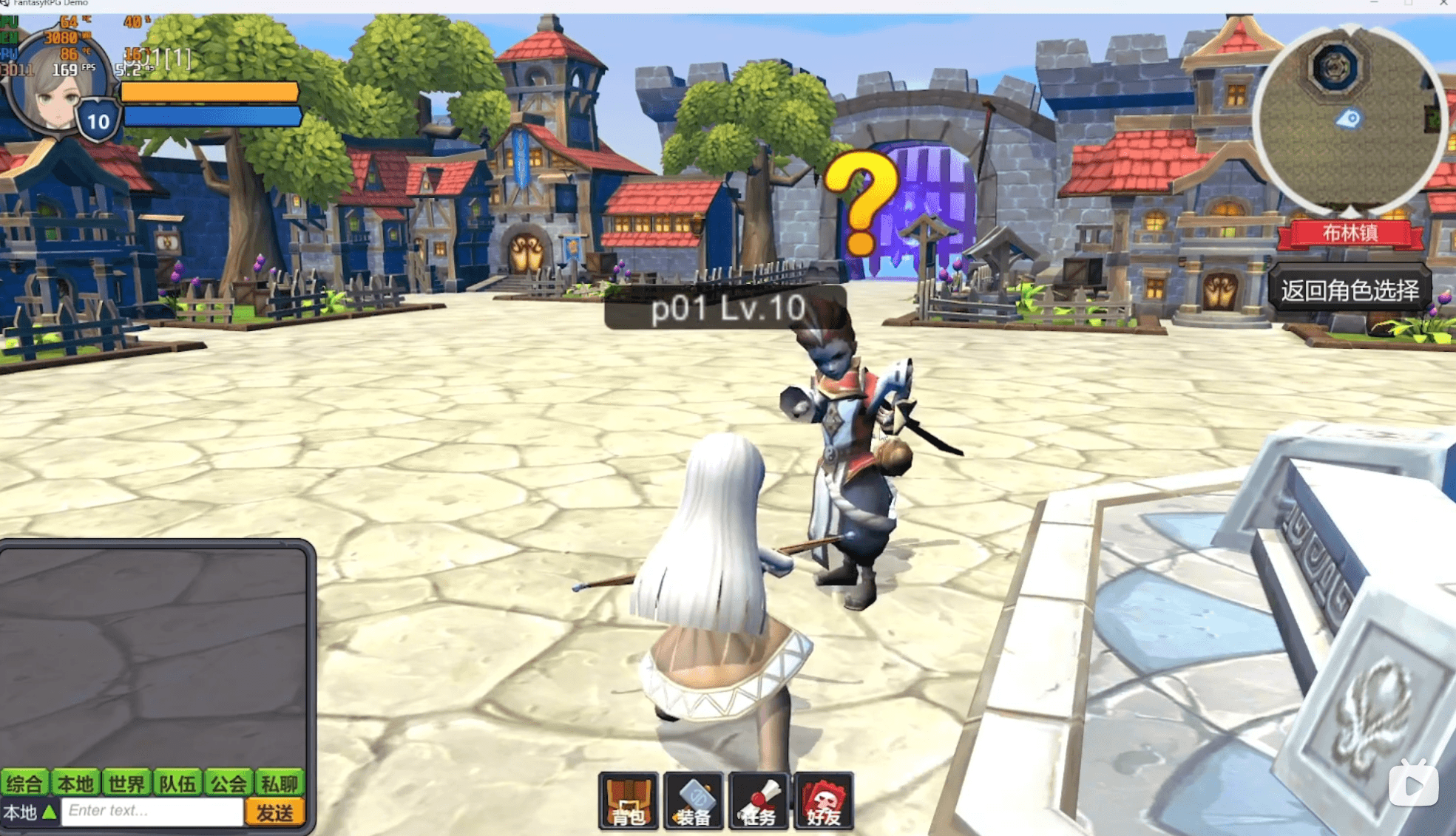Screen dimensions: 1456x836
Task: Select the 综合 chat tab
Action: coord(23,784)
